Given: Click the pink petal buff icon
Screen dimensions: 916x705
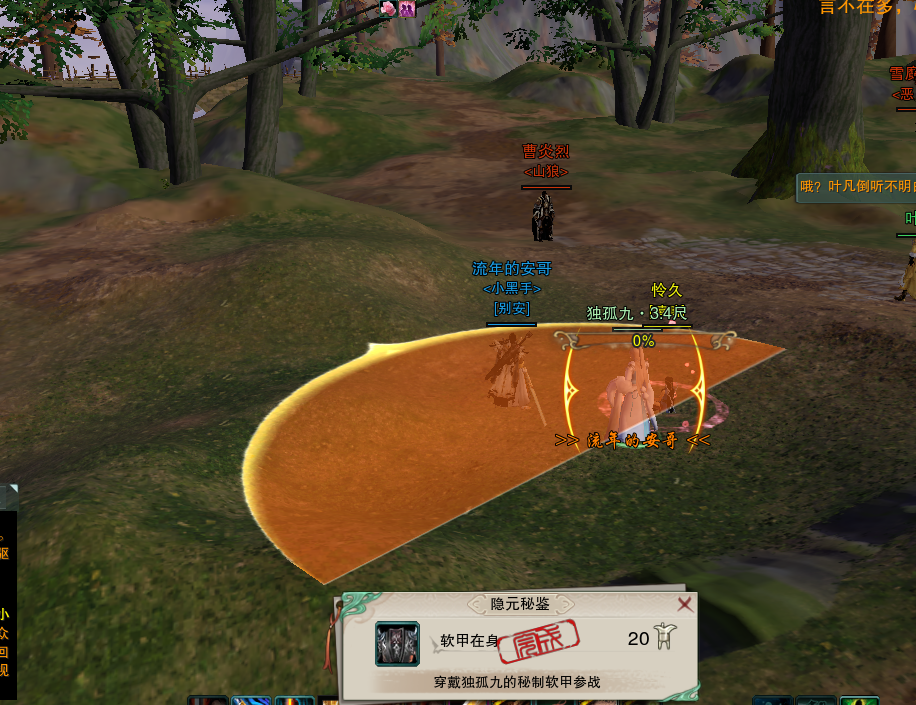Looking at the screenshot, I should click(x=389, y=9).
